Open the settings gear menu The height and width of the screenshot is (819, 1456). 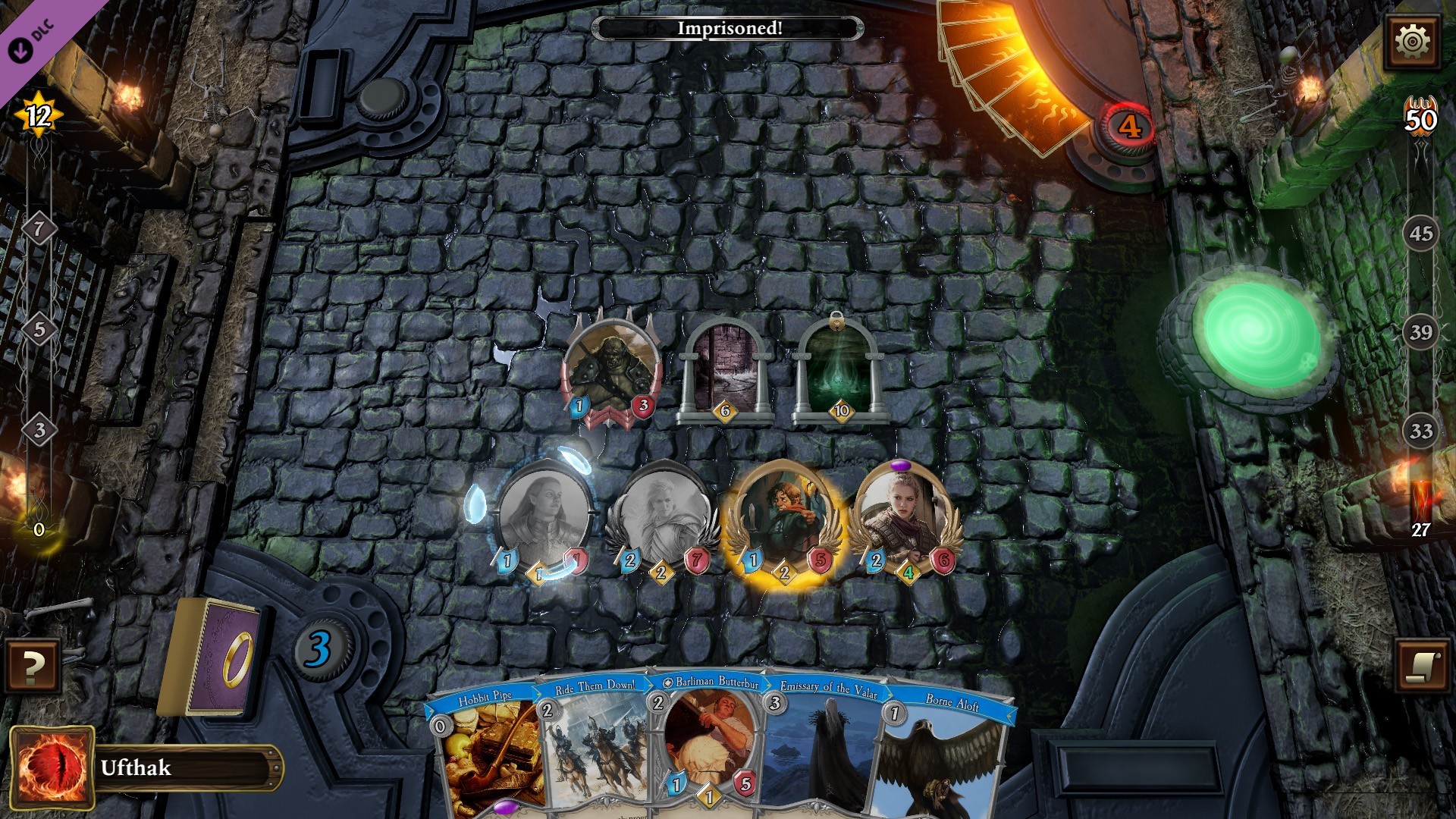click(x=1412, y=41)
